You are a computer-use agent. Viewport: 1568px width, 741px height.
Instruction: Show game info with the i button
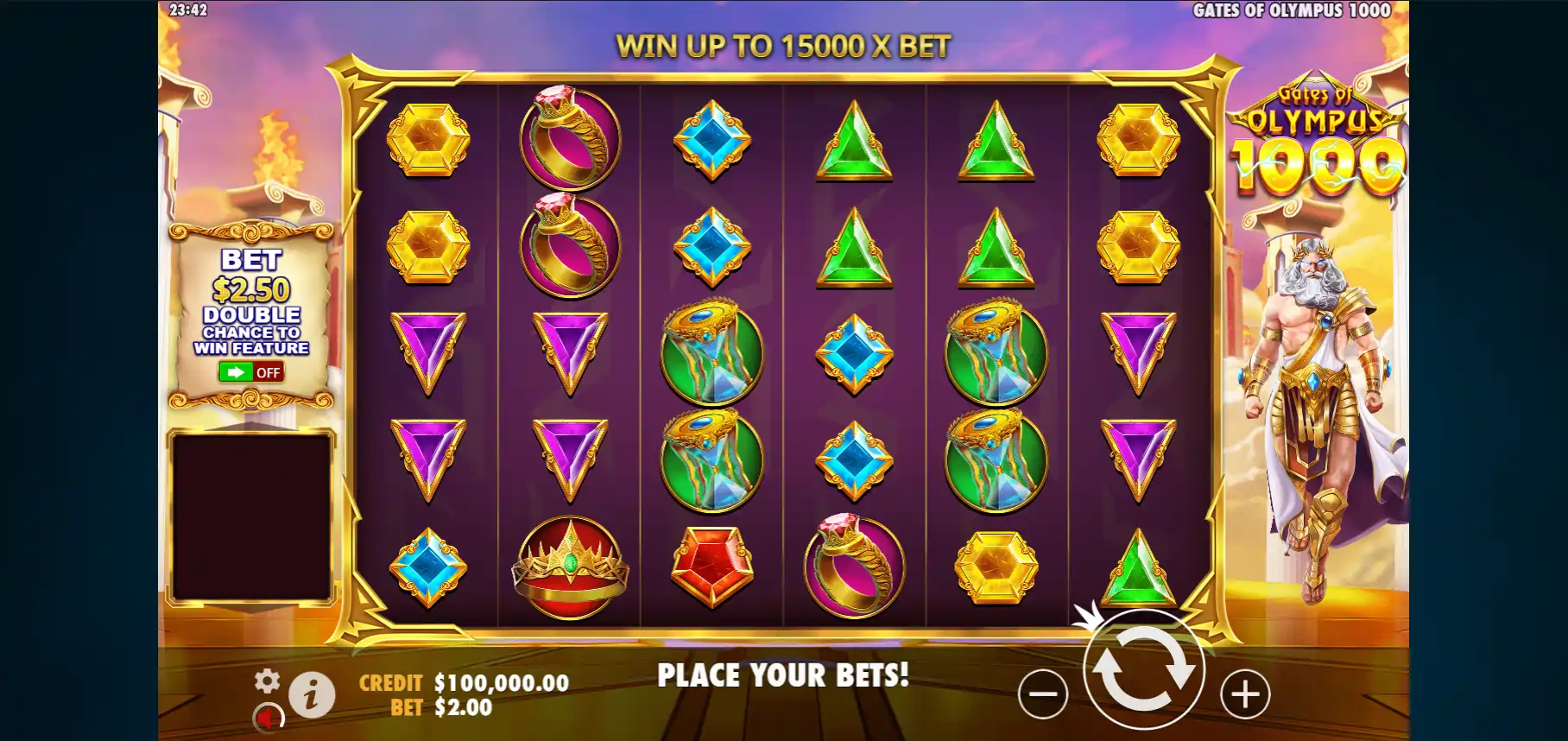312,694
